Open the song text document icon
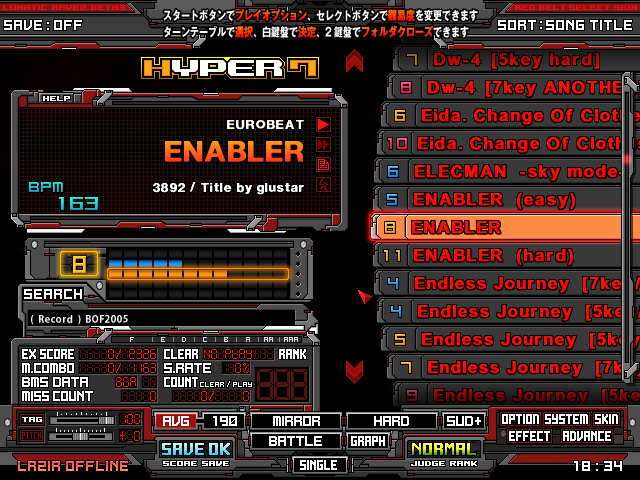640x480 pixels. 323,164
